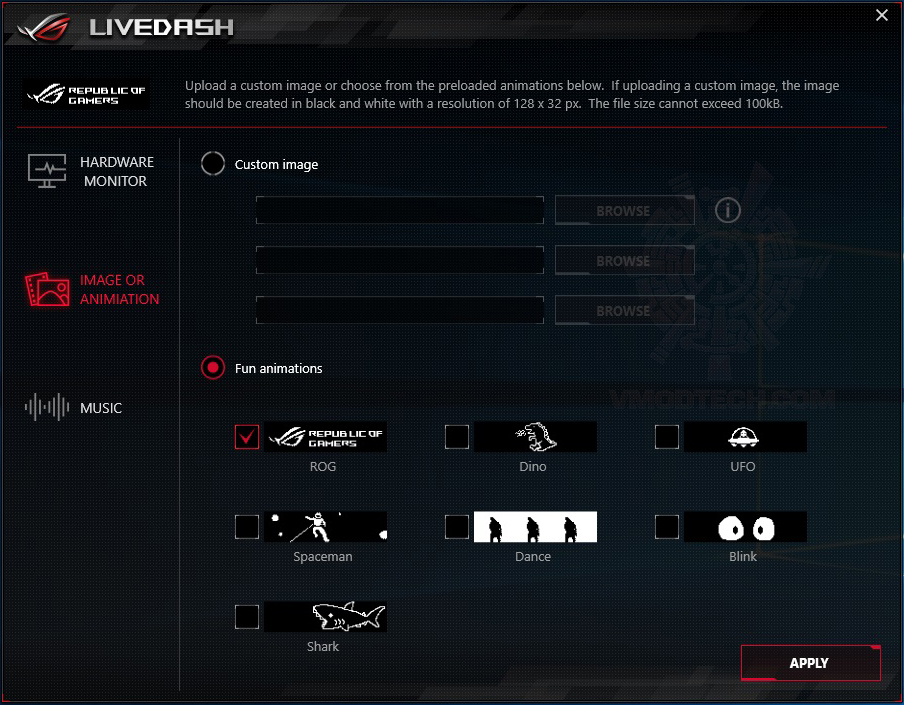The image size is (904, 705).
Task: Close the LiveDash window
Action: click(881, 16)
